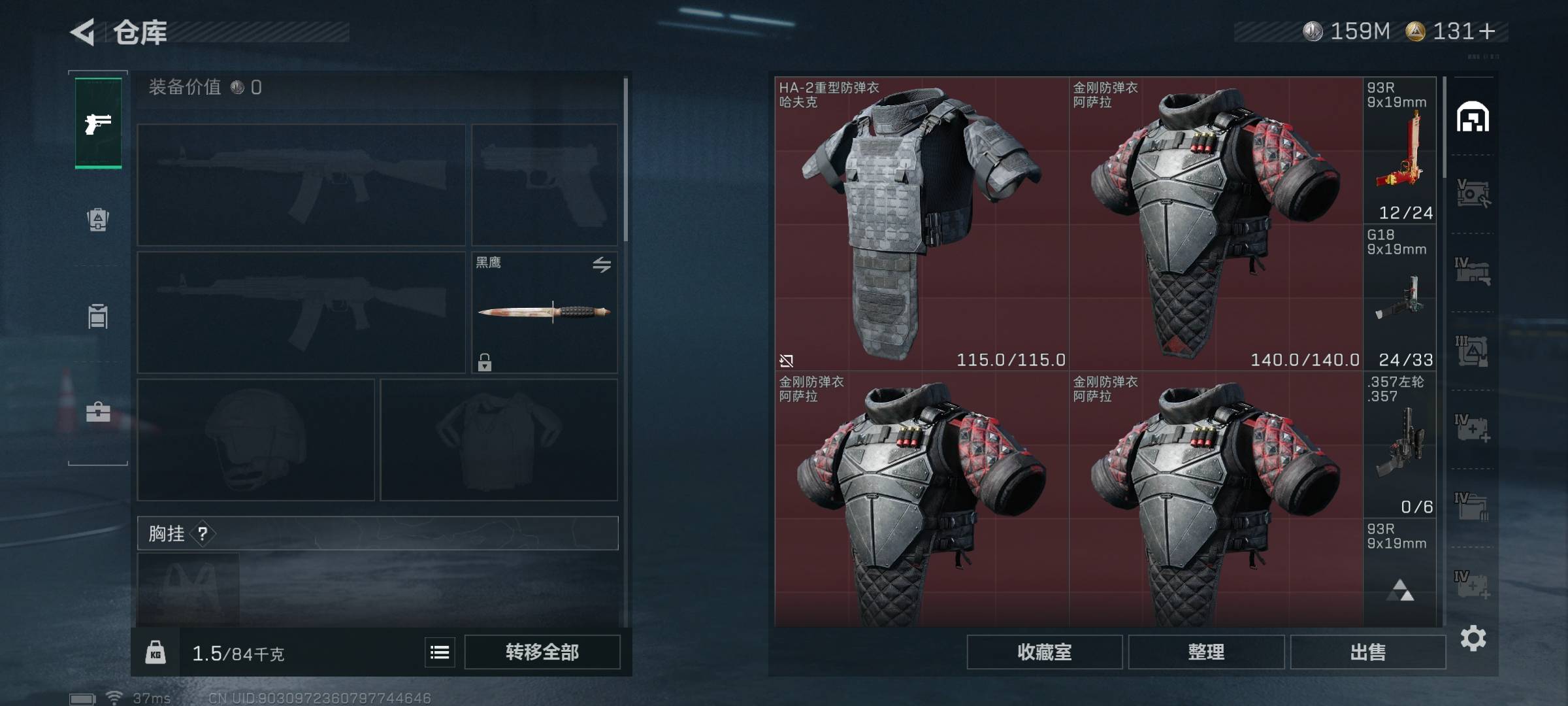This screenshot has width=1568, height=706.
Task: Sort the stash with 整理
Action: click(x=1206, y=652)
